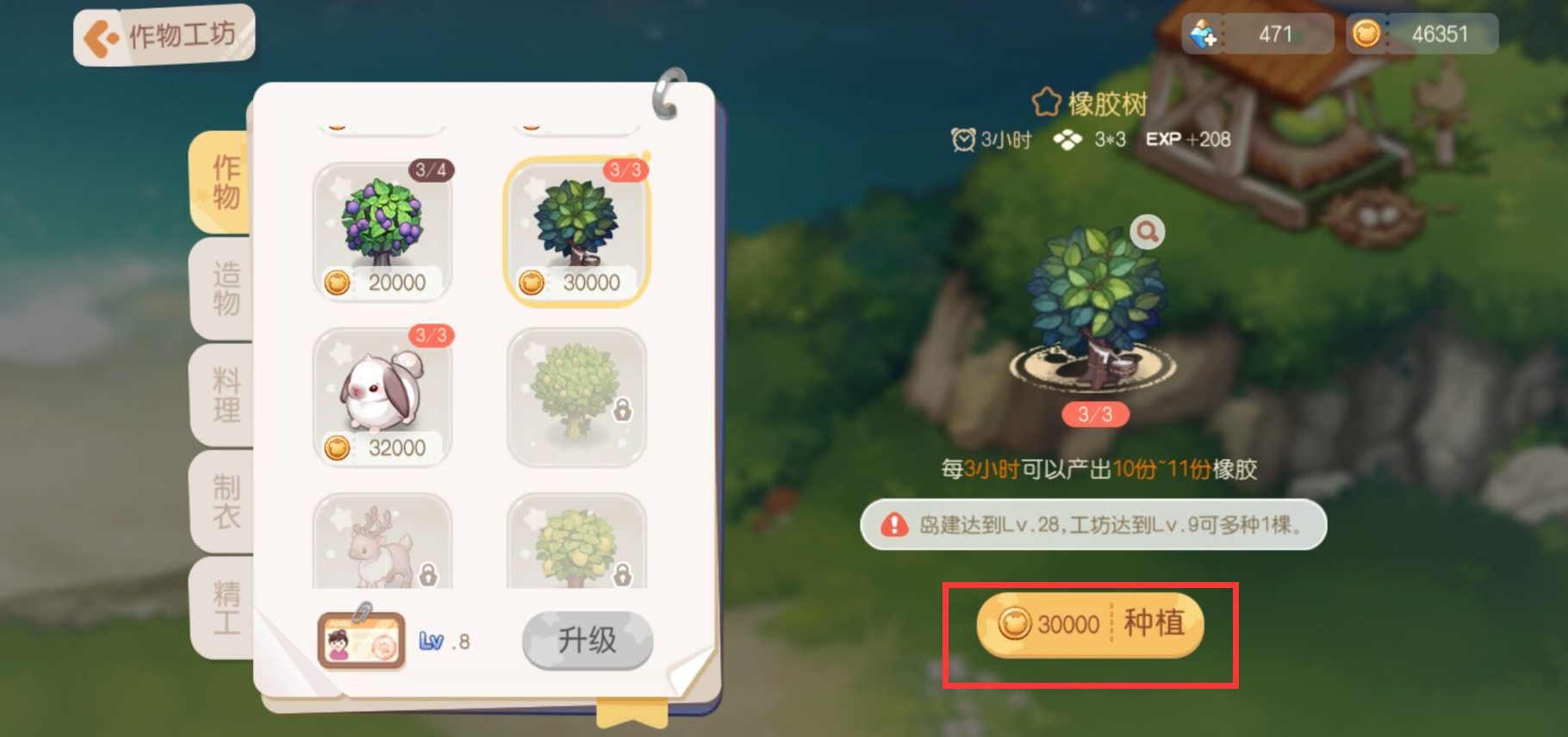Viewport: 1568px width, 737px height.
Task: Open the Lv.8 player ID card
Action: click(x=362, y=640)
